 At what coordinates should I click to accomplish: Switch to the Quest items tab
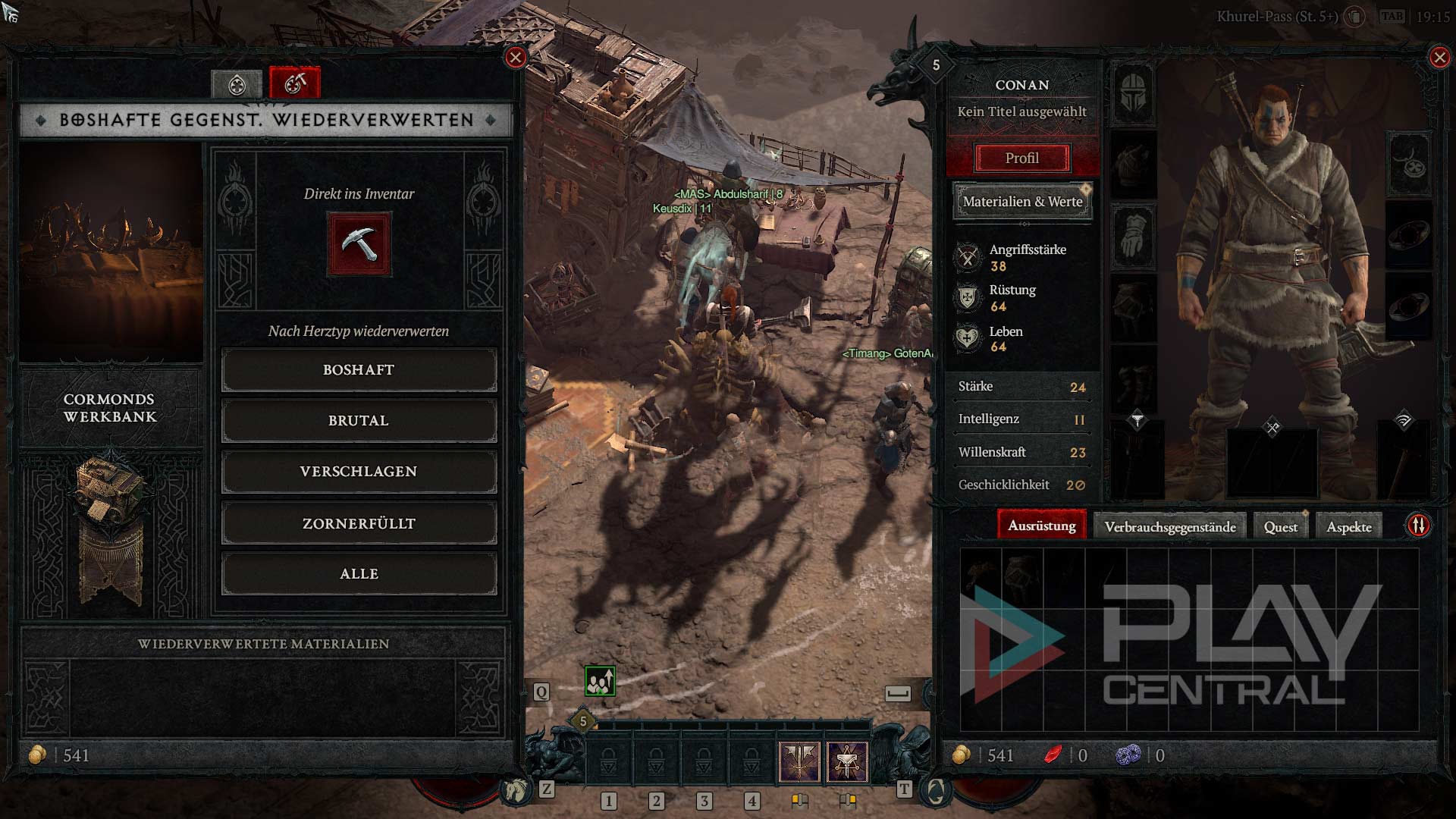pyautogui.click(x=1280, y=527)
